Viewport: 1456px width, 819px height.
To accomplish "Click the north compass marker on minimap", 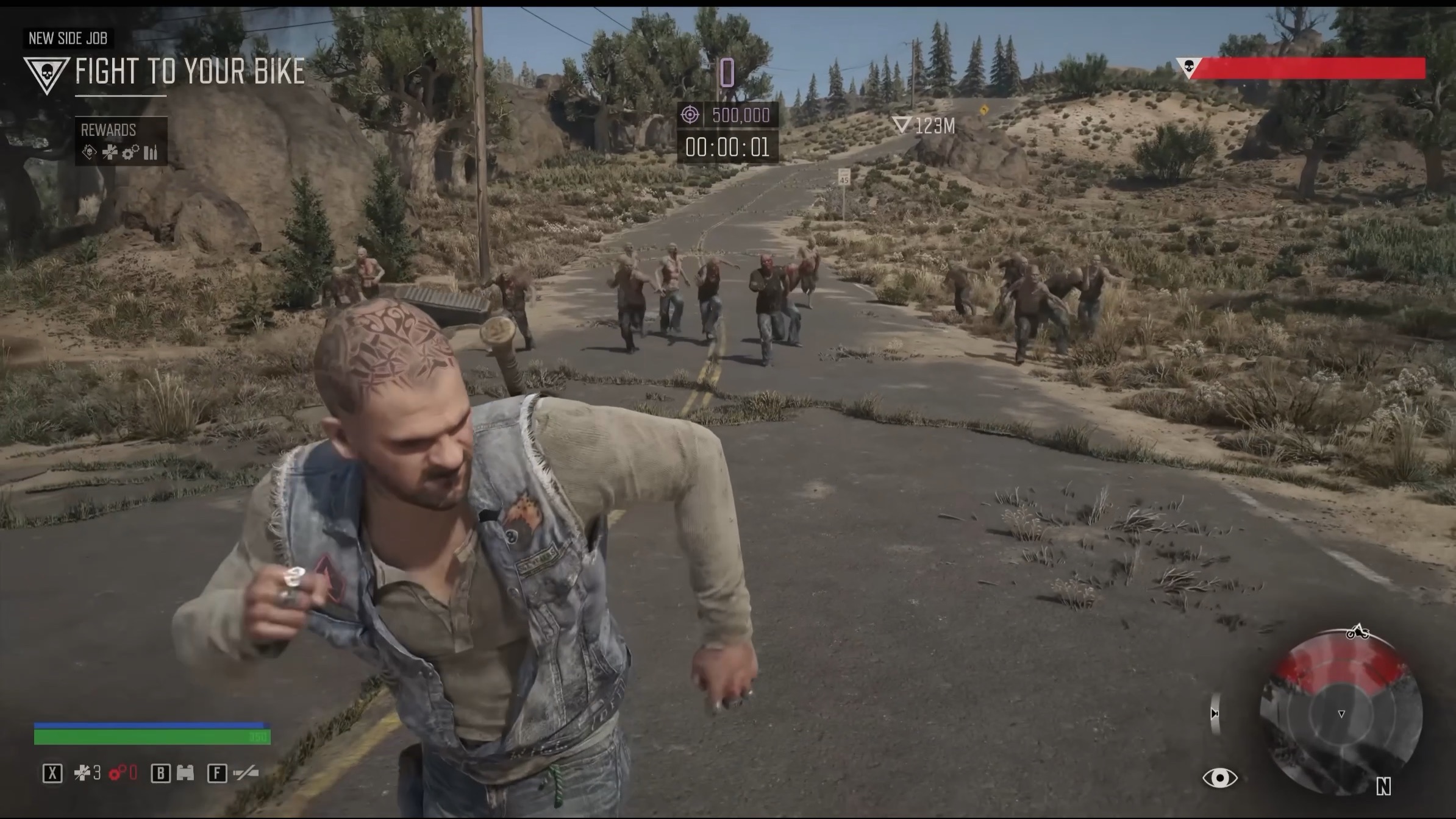I will coord(1383,787).
